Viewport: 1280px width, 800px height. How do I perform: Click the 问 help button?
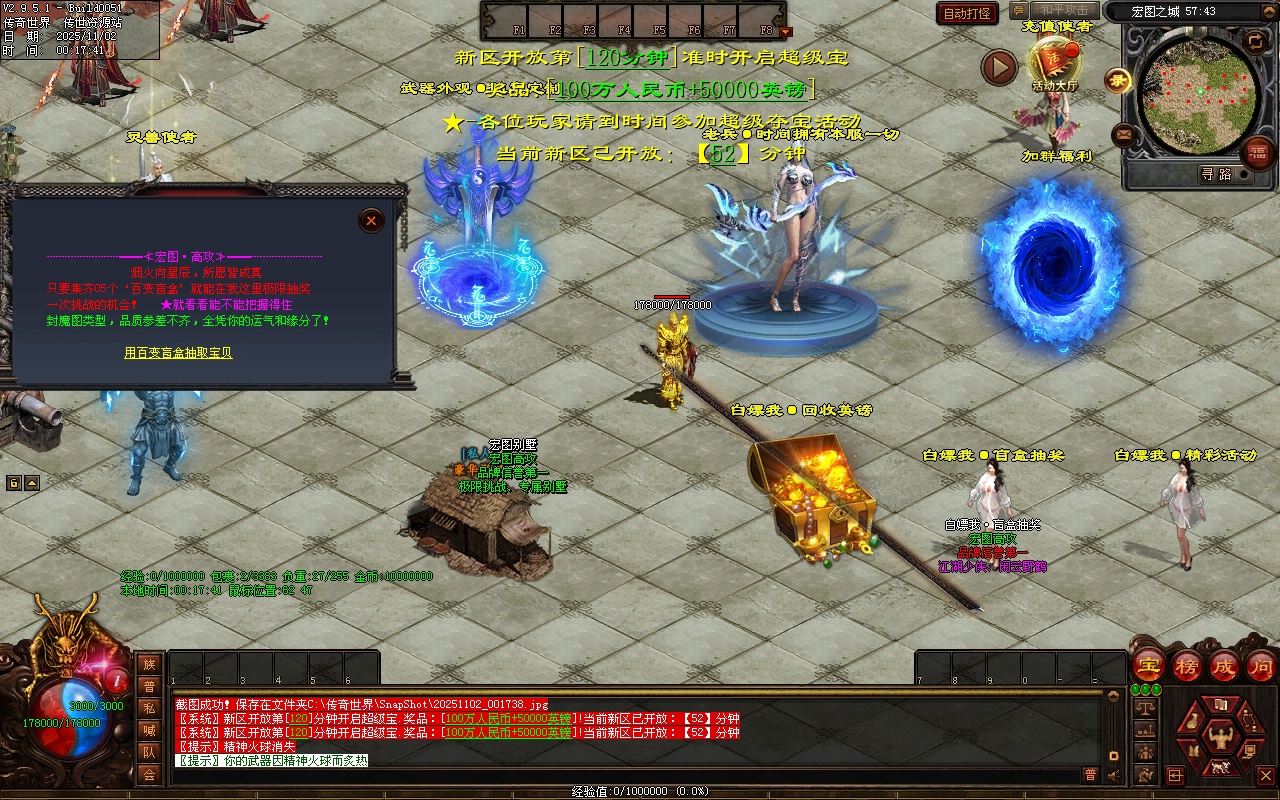(1261, 665)
